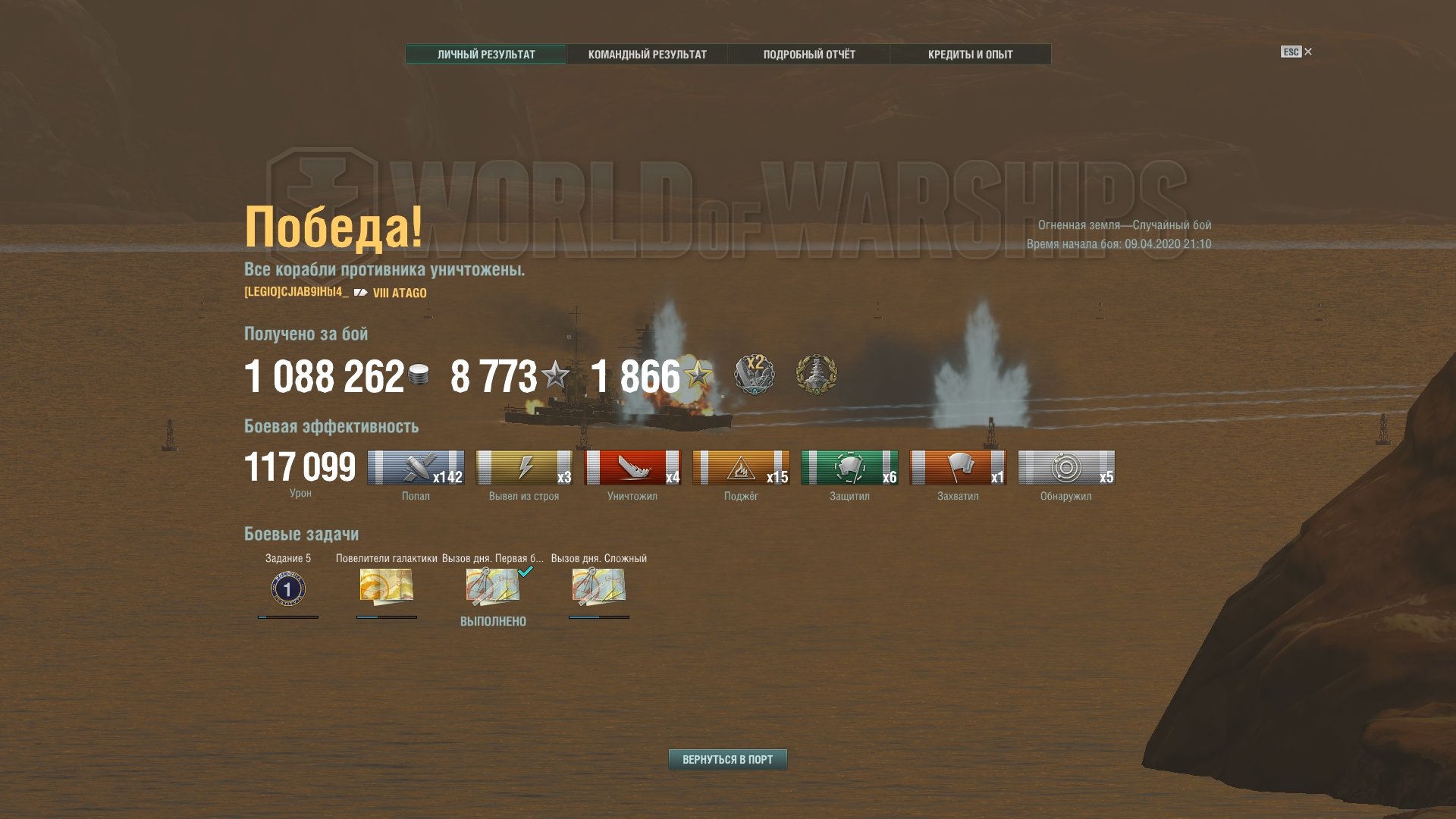The width and height of the screenshot is (1456, 819).
Task: Select the Попал hits ribbon
Action: [416, 468]
